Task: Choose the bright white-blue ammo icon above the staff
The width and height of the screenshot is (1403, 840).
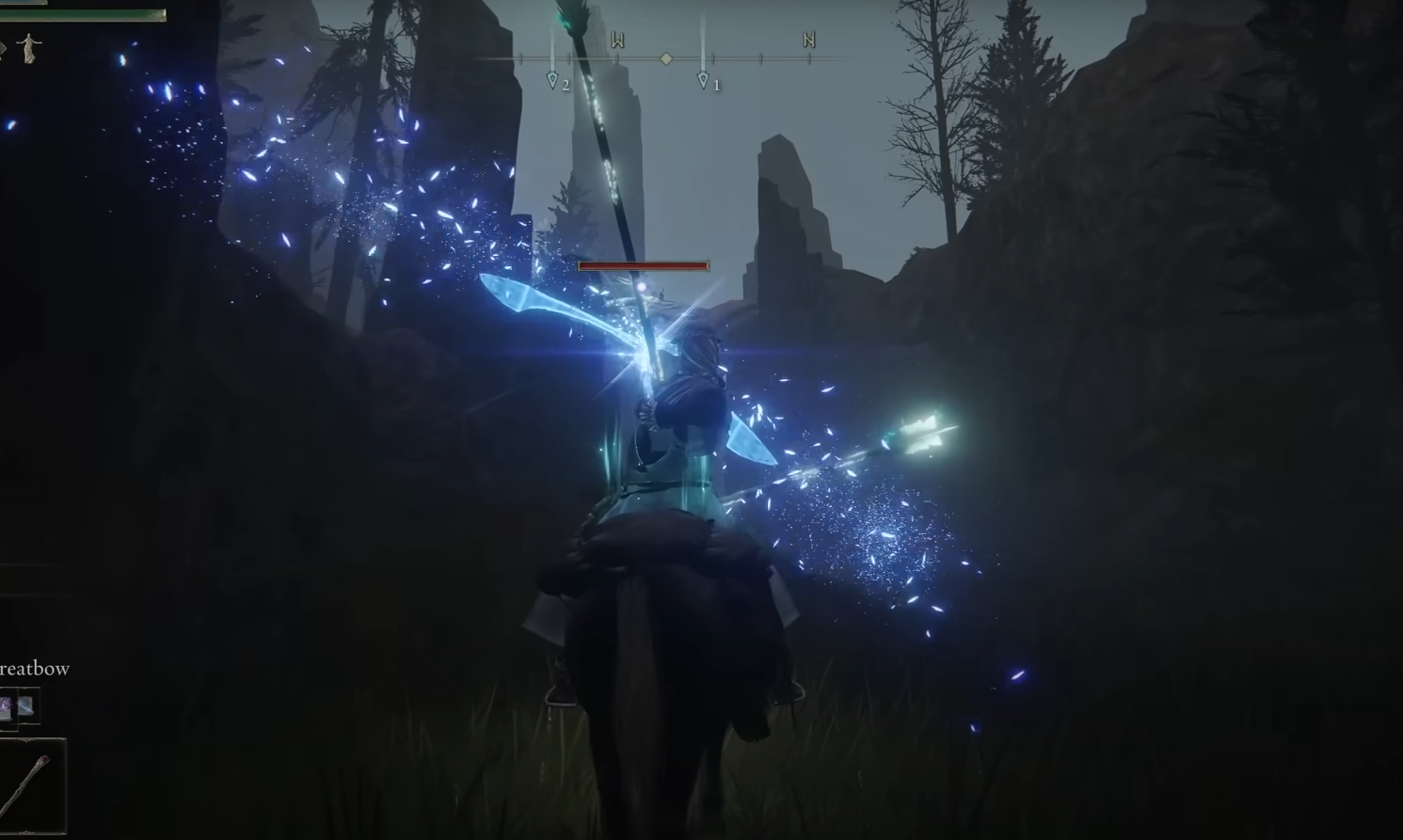Action: tap(26, 705)
